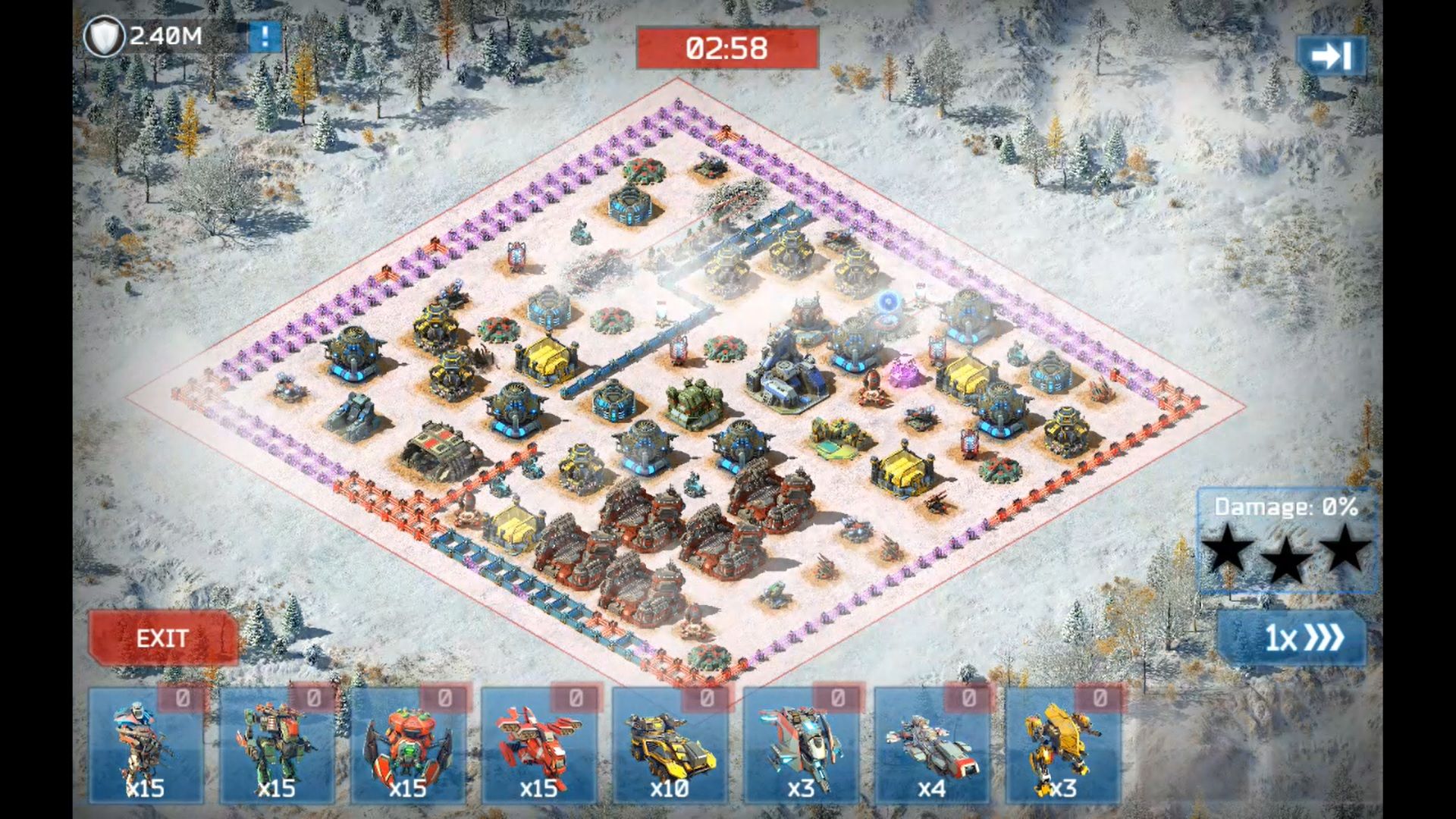
Task: Exit the battle with the red EXIT button
Action: pos(162,639)
